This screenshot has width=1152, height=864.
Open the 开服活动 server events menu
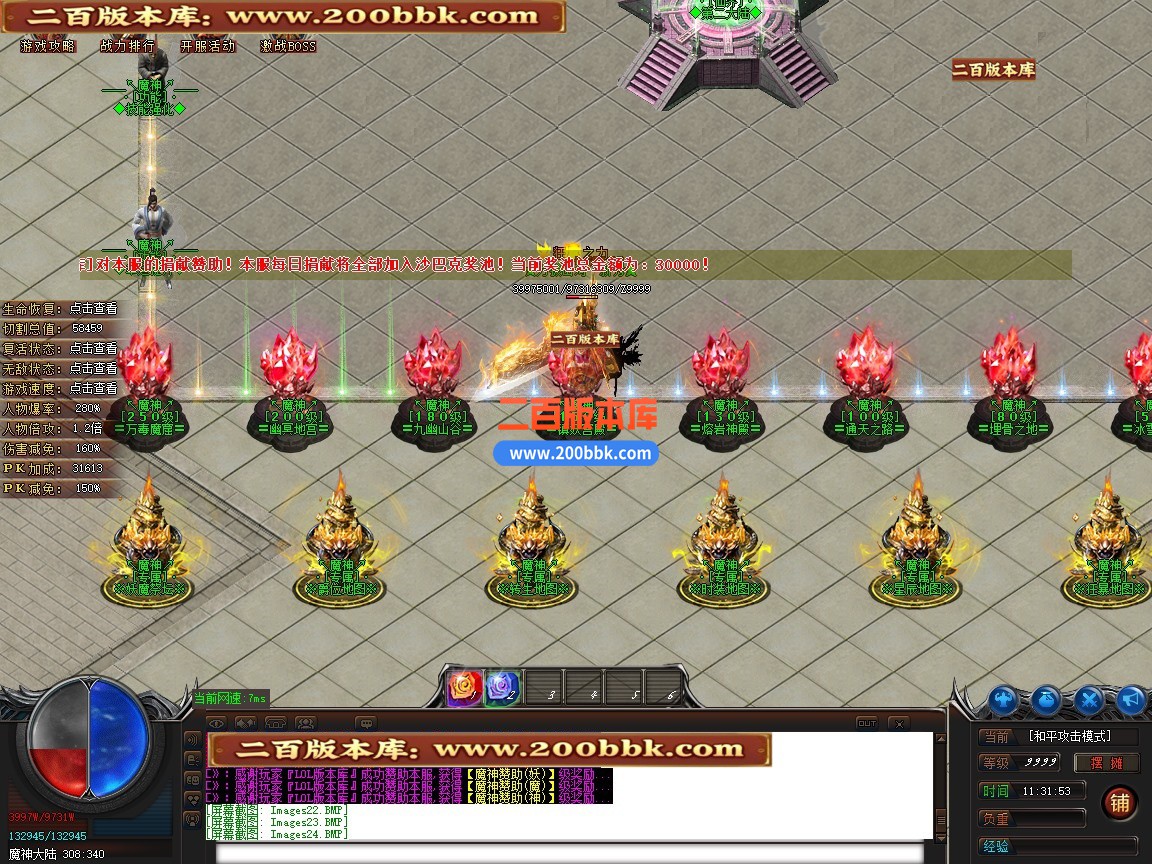(x=207, y=46)
